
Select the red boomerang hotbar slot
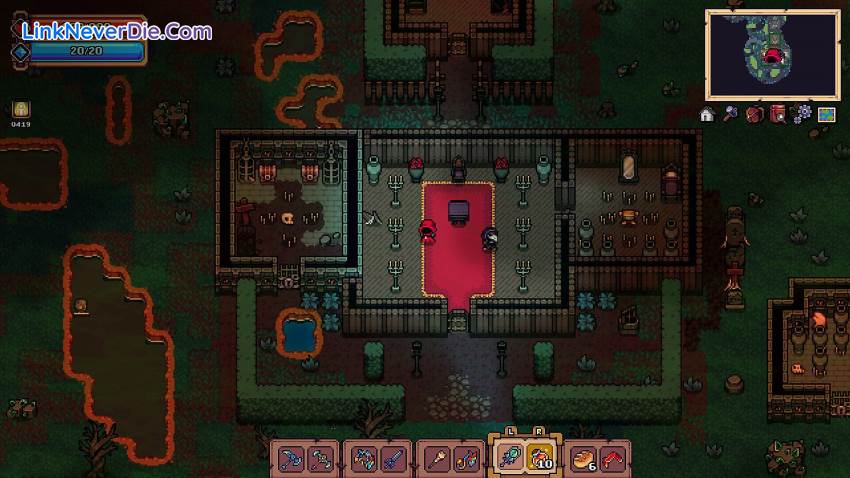pyautogui.click(x=613, y=458)
